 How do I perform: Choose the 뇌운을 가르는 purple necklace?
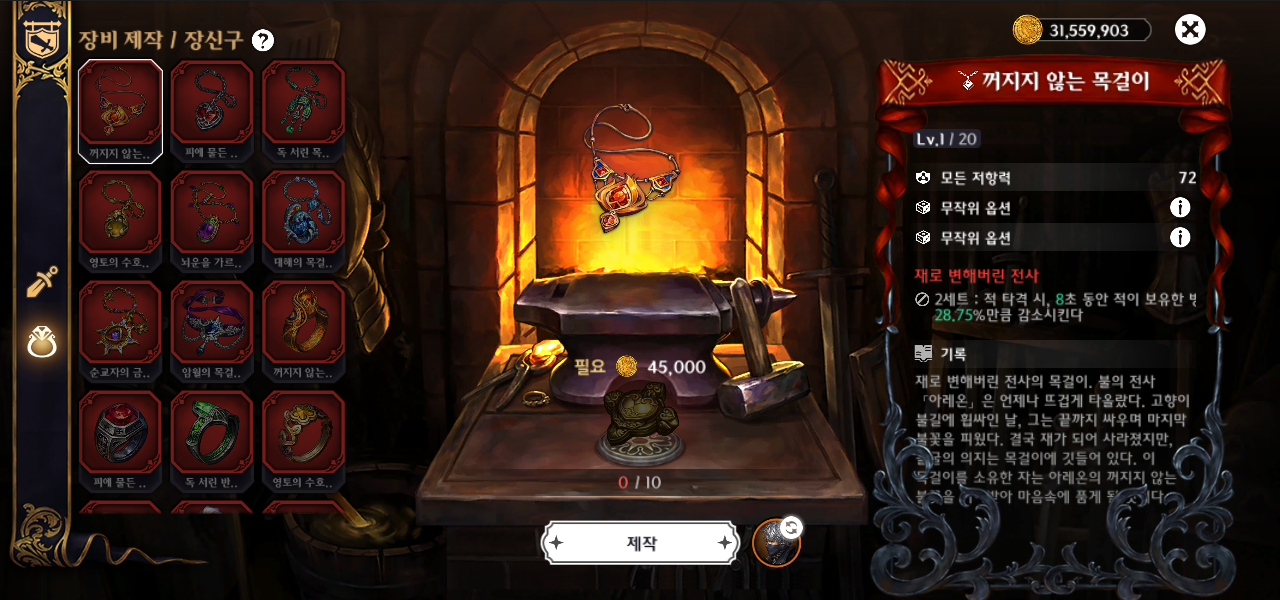click(x=212, y=220)
